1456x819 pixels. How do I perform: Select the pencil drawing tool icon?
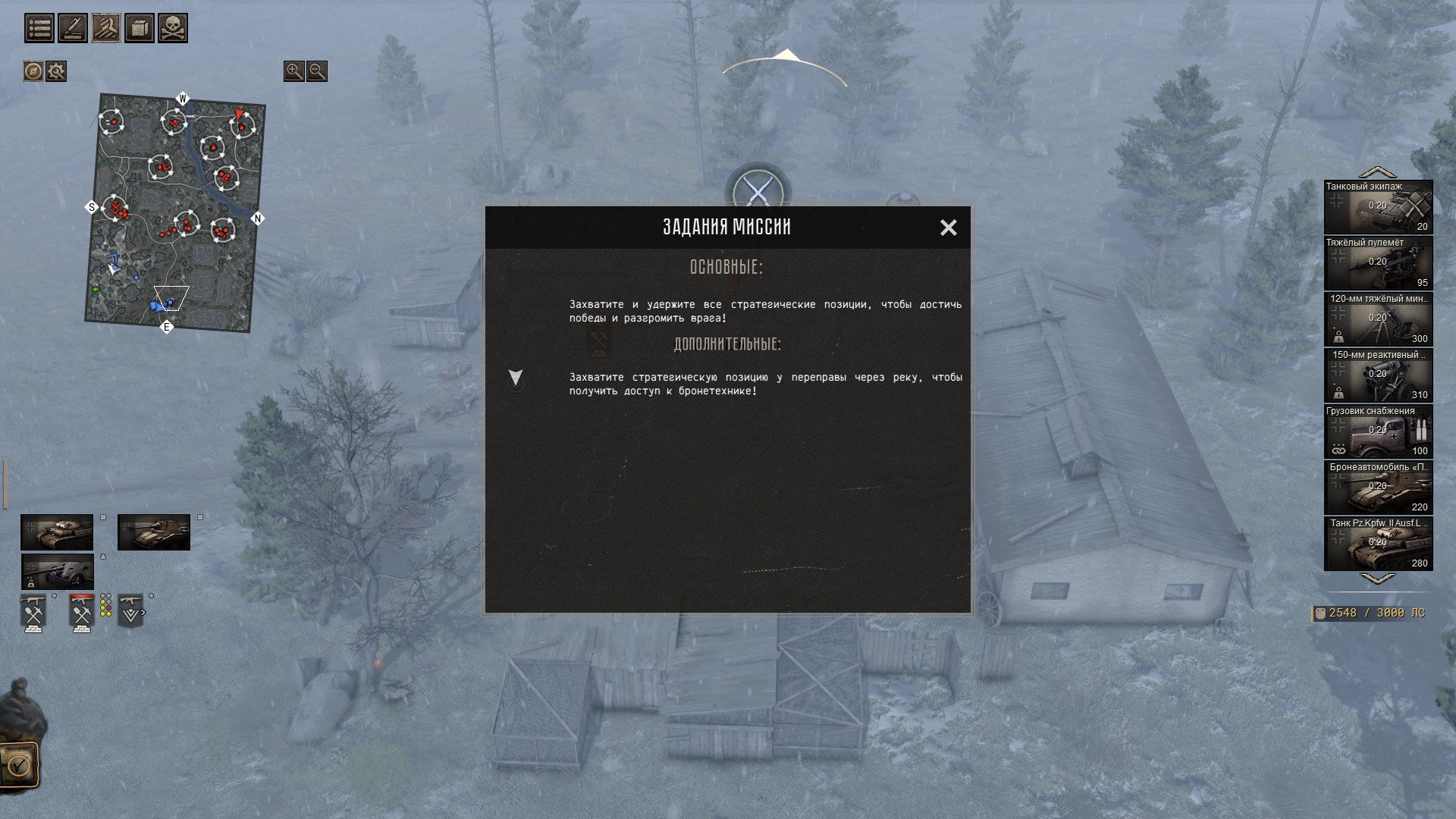pyautogui.click(x=73, y=29)
